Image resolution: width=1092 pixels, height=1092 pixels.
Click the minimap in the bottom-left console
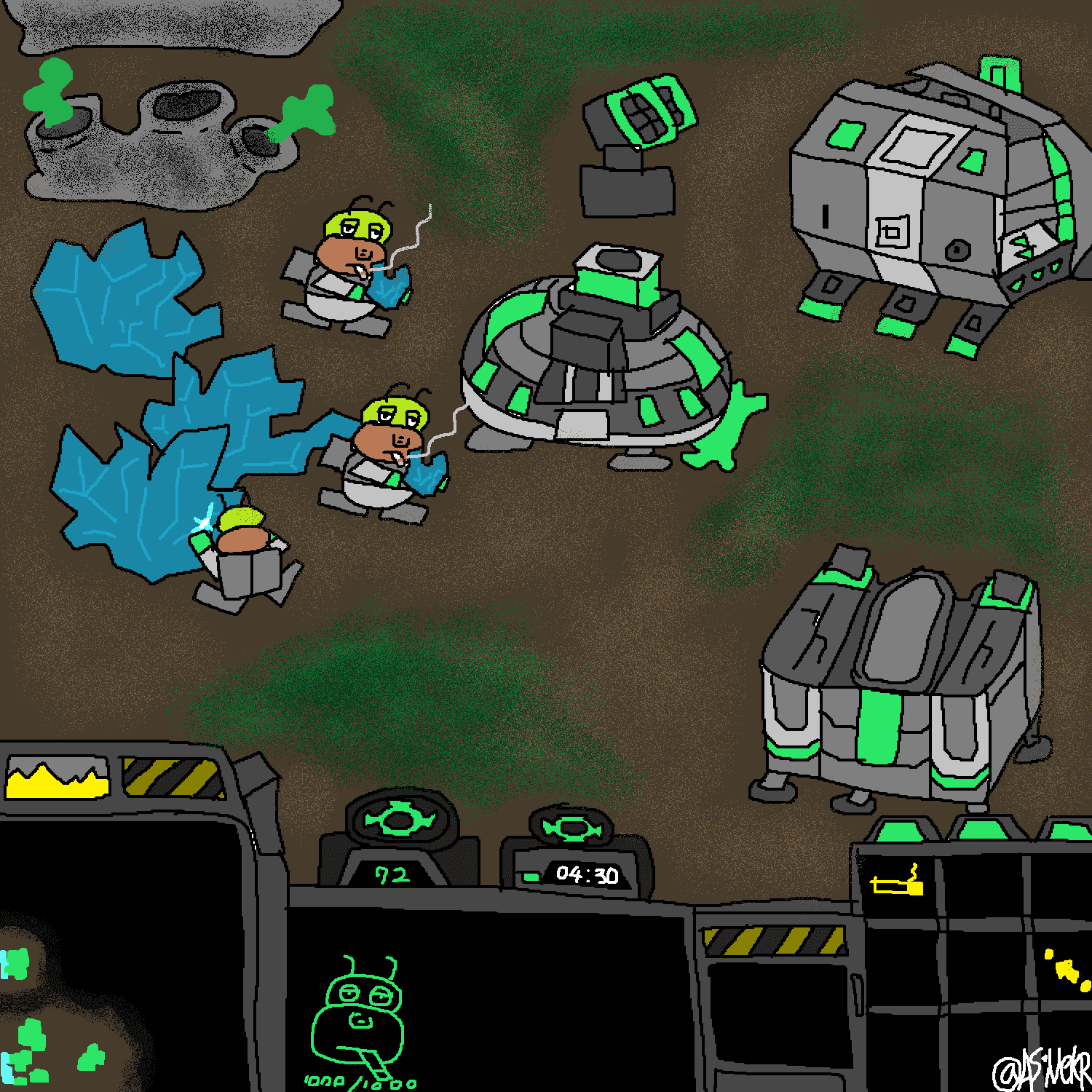[120, 954]
